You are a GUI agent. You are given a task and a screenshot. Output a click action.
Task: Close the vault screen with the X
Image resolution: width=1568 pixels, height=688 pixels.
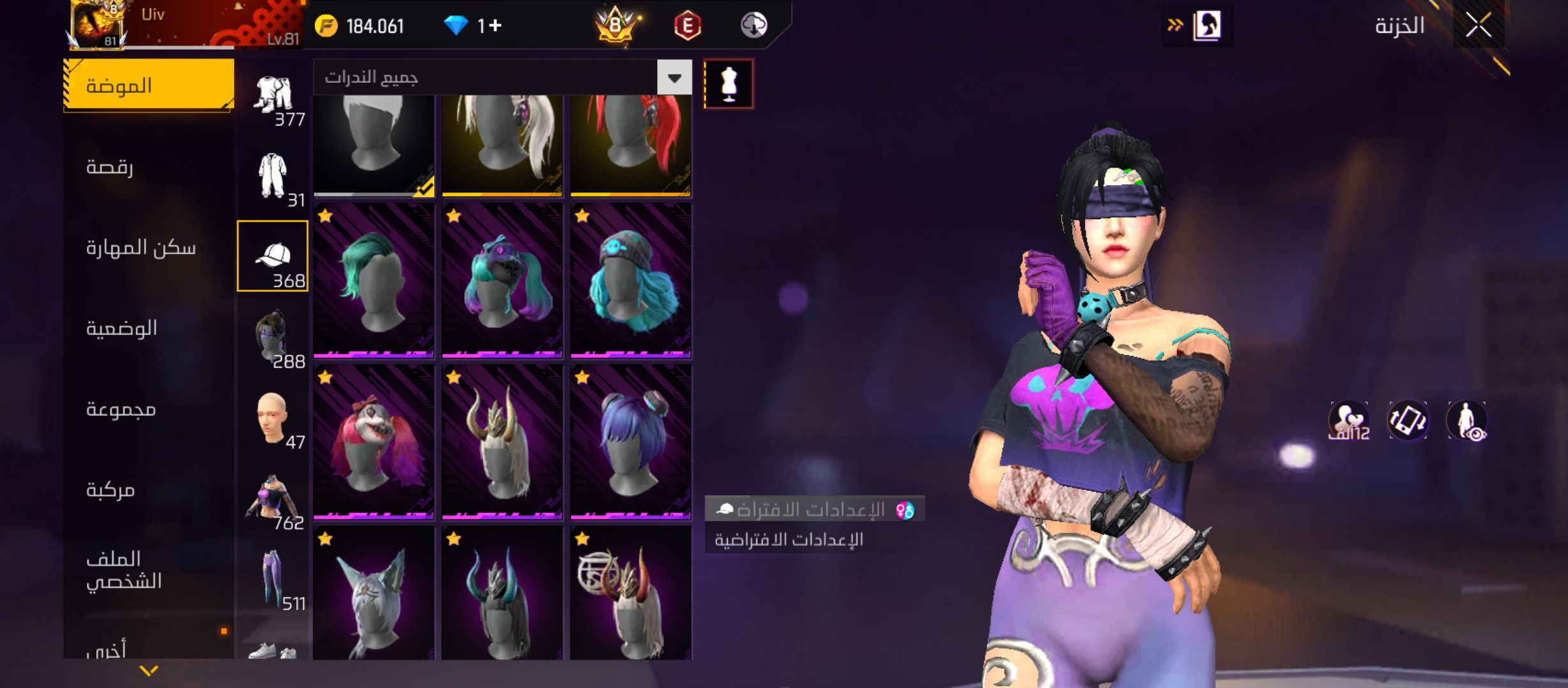(1478, 25)
